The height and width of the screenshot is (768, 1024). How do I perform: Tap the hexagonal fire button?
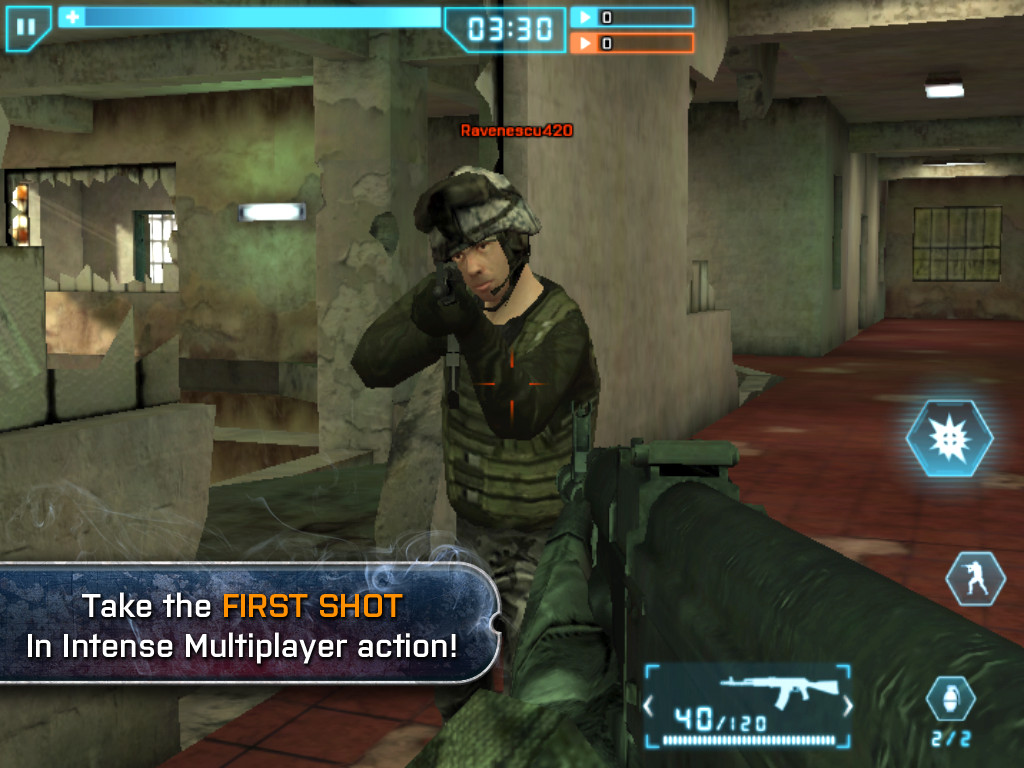pos(949,439)
